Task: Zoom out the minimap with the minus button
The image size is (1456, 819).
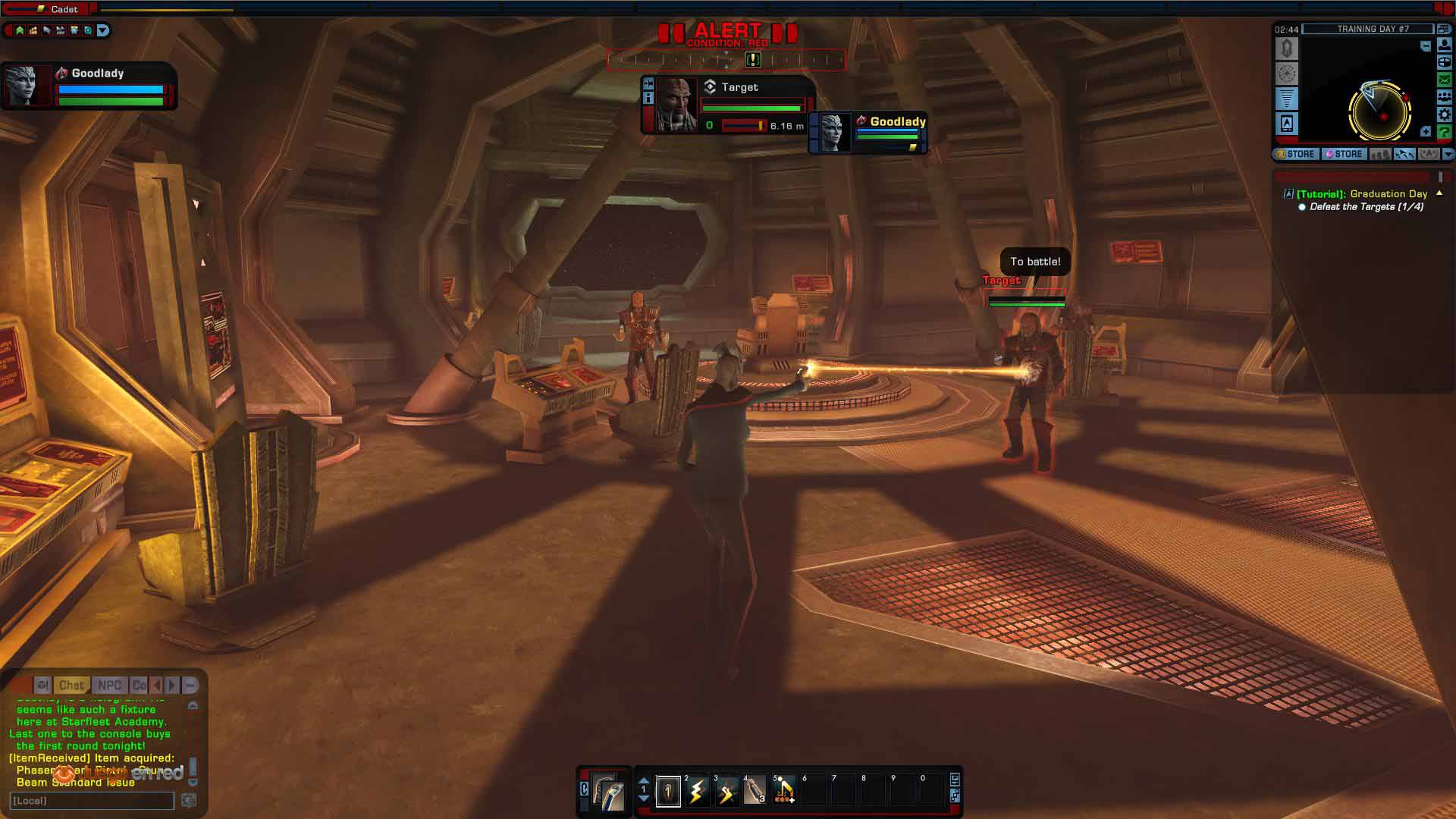Action: [x=1426, y=46]
